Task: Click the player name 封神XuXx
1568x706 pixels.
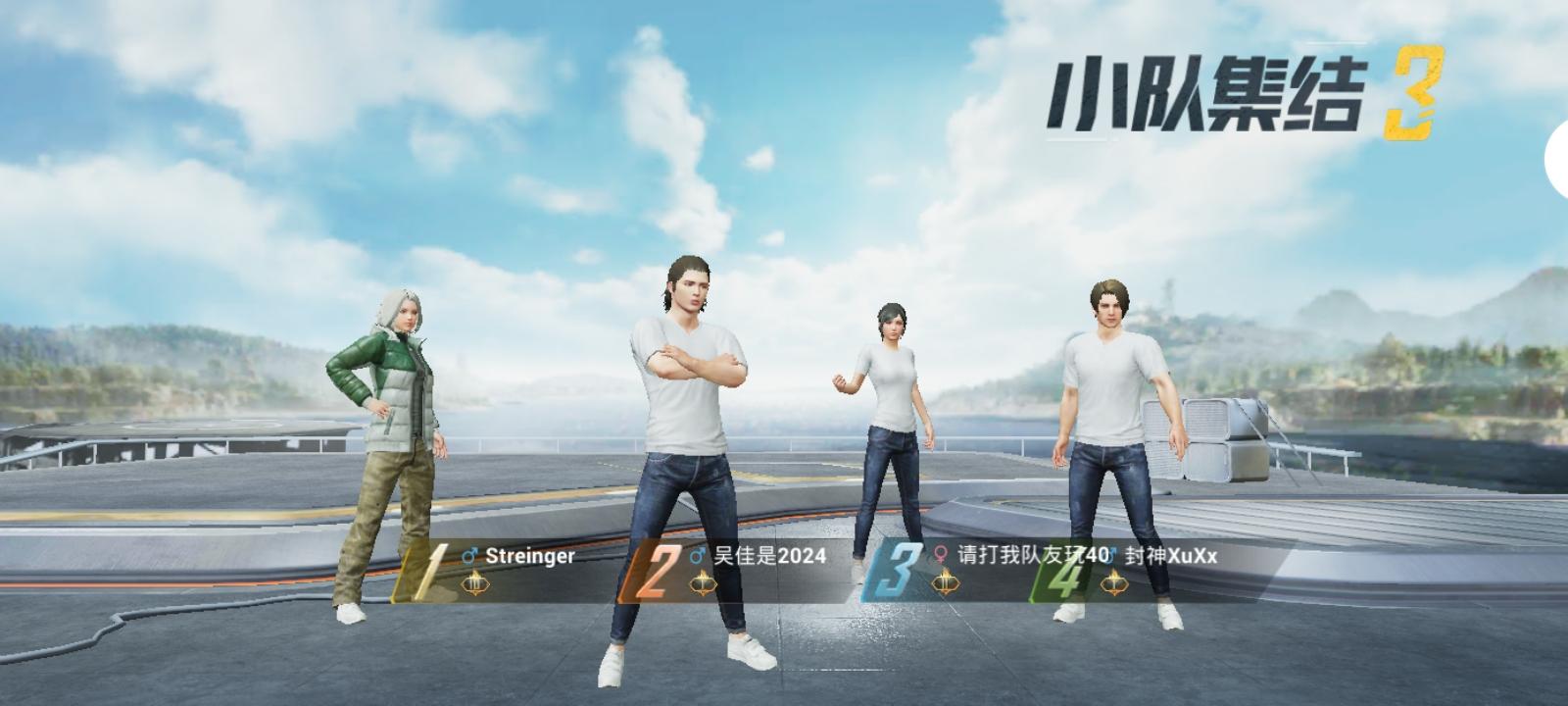Action: pos(1169,556)
